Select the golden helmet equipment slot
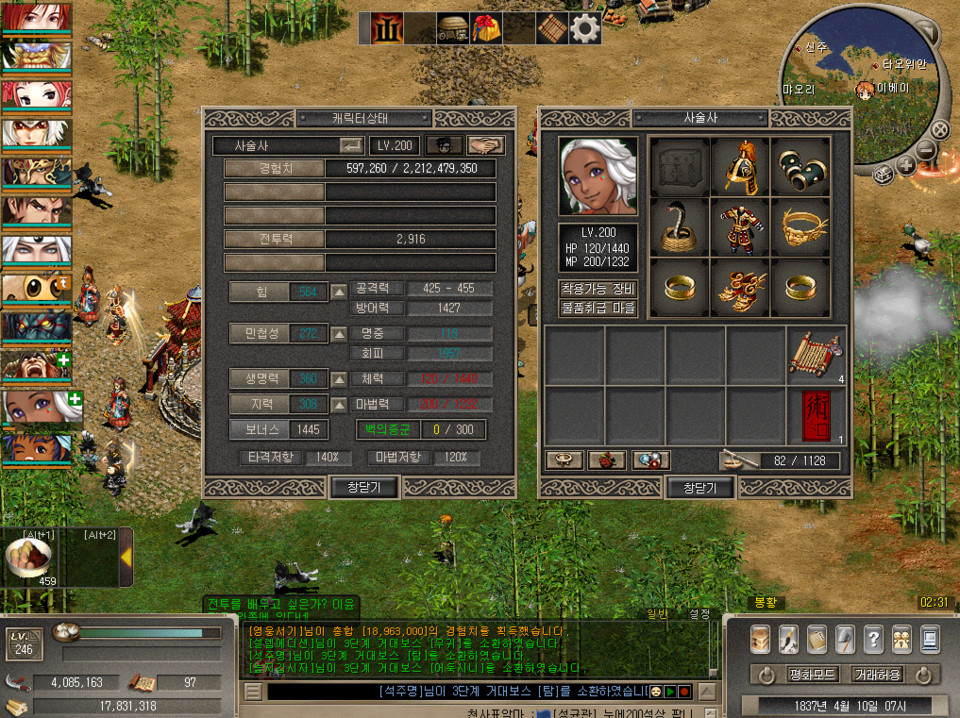Image resolution: width=960 pixels, height=718 pixels. pos(739,166)
